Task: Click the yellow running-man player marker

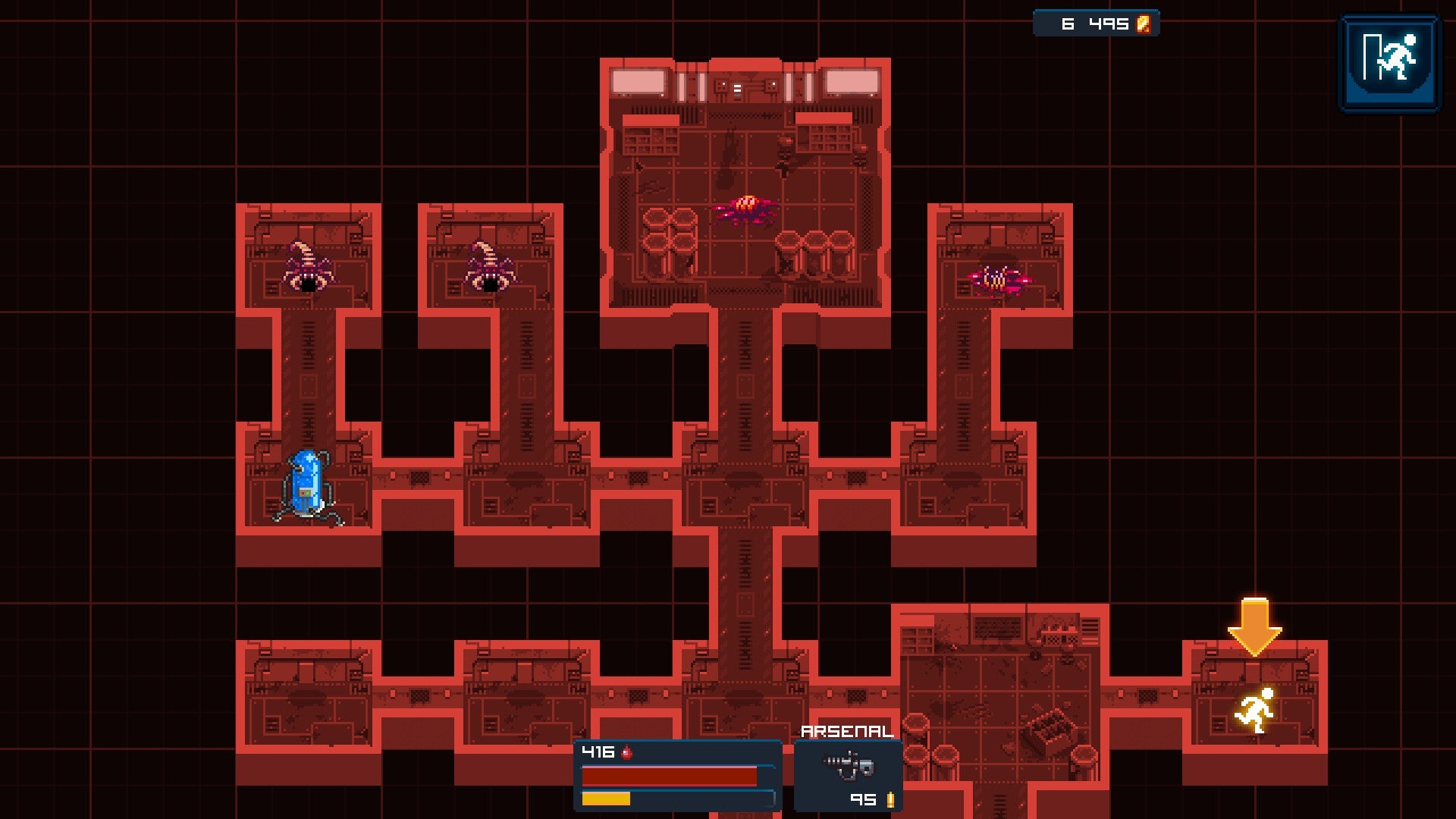Action: pyautogui.click(x=1255, y=711)
